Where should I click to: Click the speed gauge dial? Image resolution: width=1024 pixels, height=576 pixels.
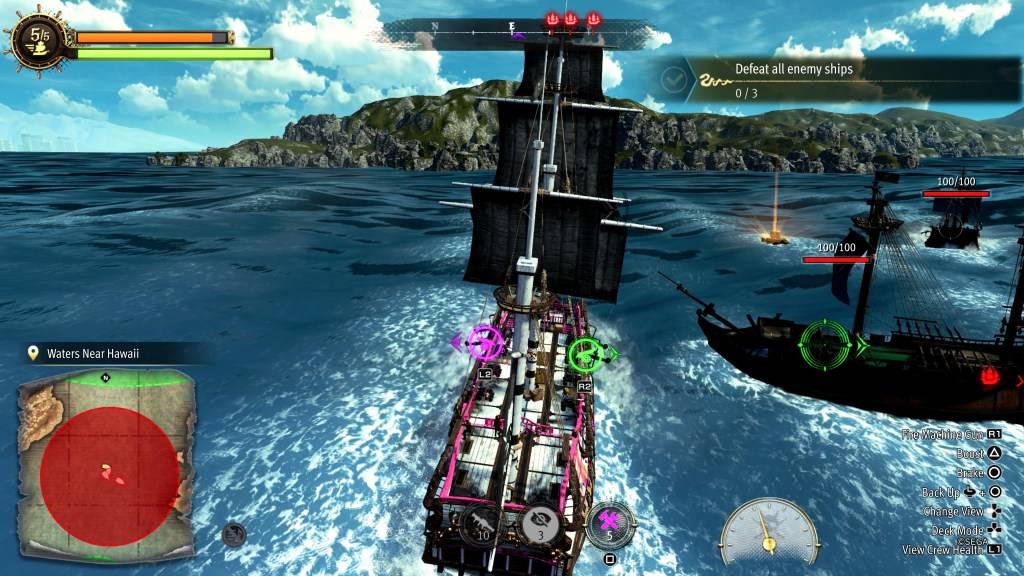tap(768, 529)
